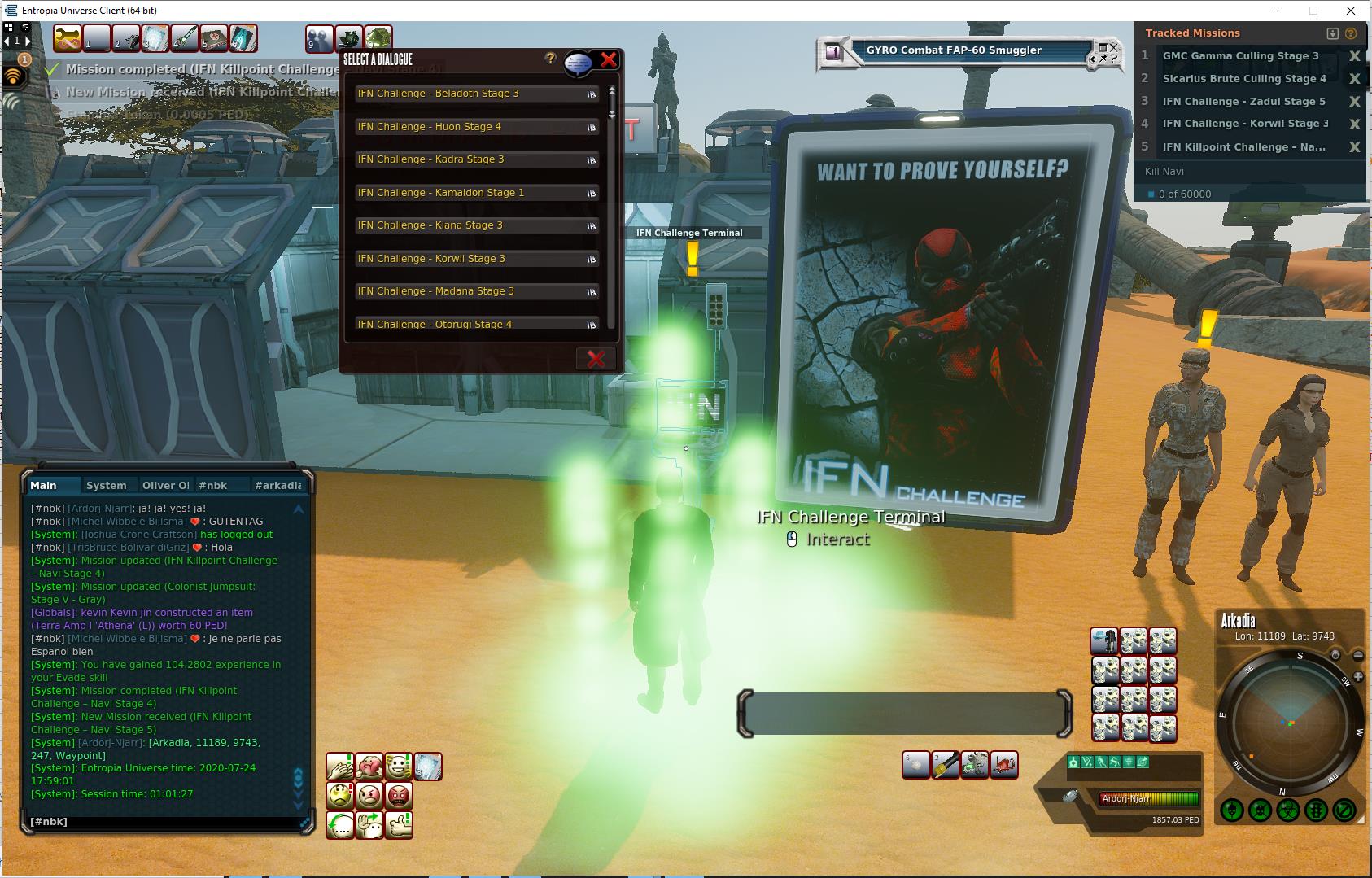This screenshot has height=878, width=1372.
Task: Minimize the game client window
Action: 1275,11
